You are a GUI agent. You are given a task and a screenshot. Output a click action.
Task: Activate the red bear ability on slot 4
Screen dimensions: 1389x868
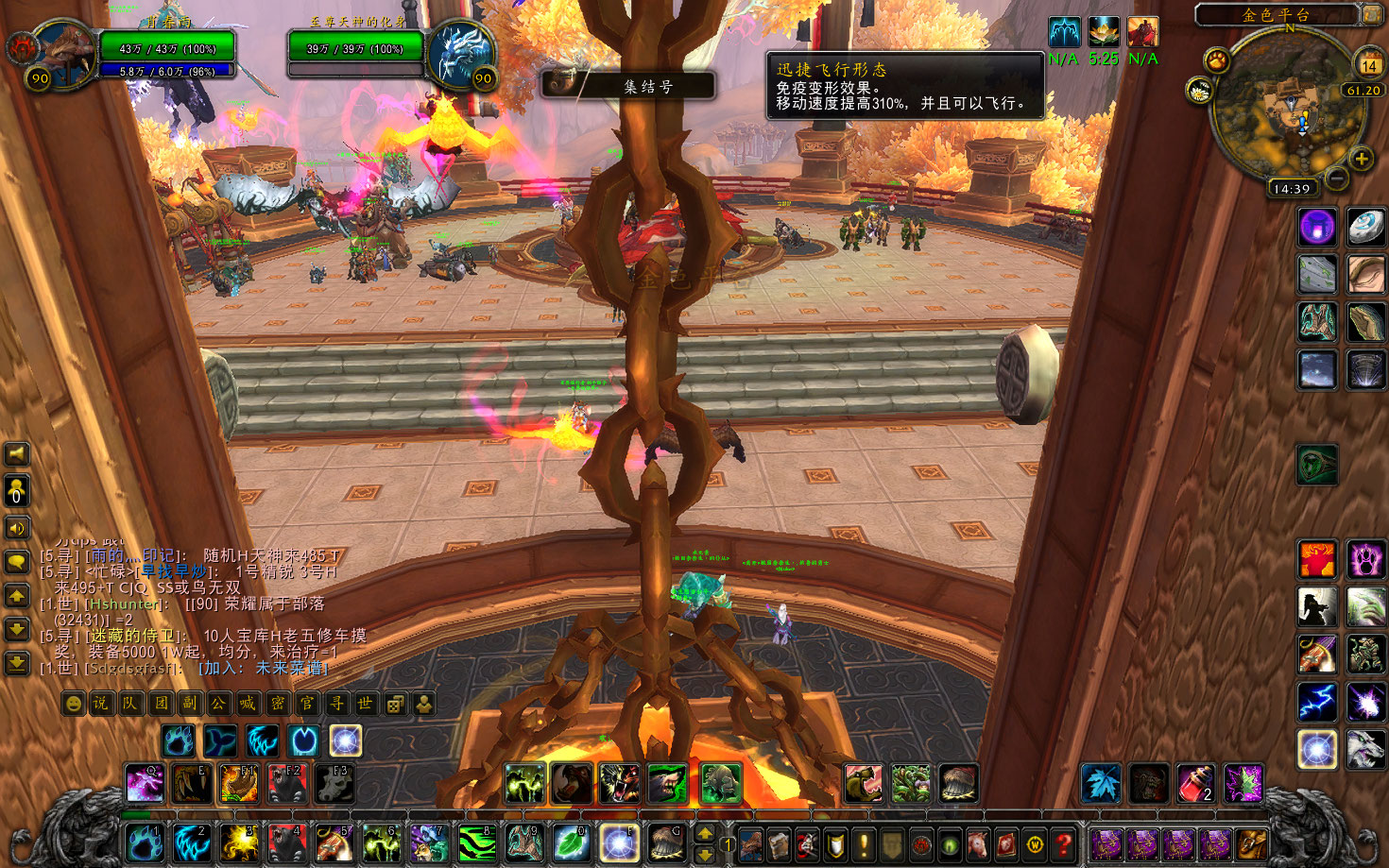pyautogui.click(x=286, y=842)
